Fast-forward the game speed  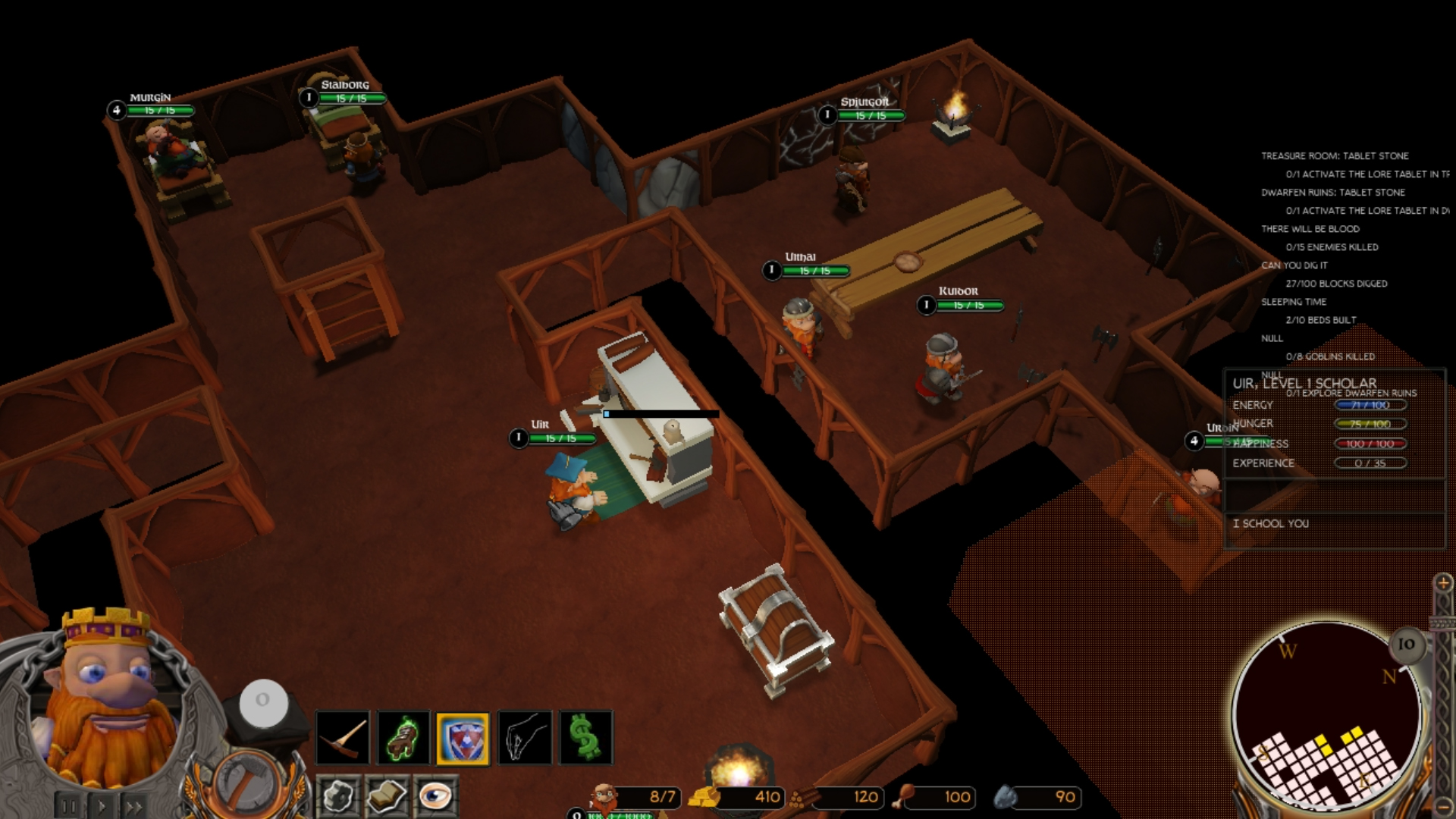tap(135, 807)
